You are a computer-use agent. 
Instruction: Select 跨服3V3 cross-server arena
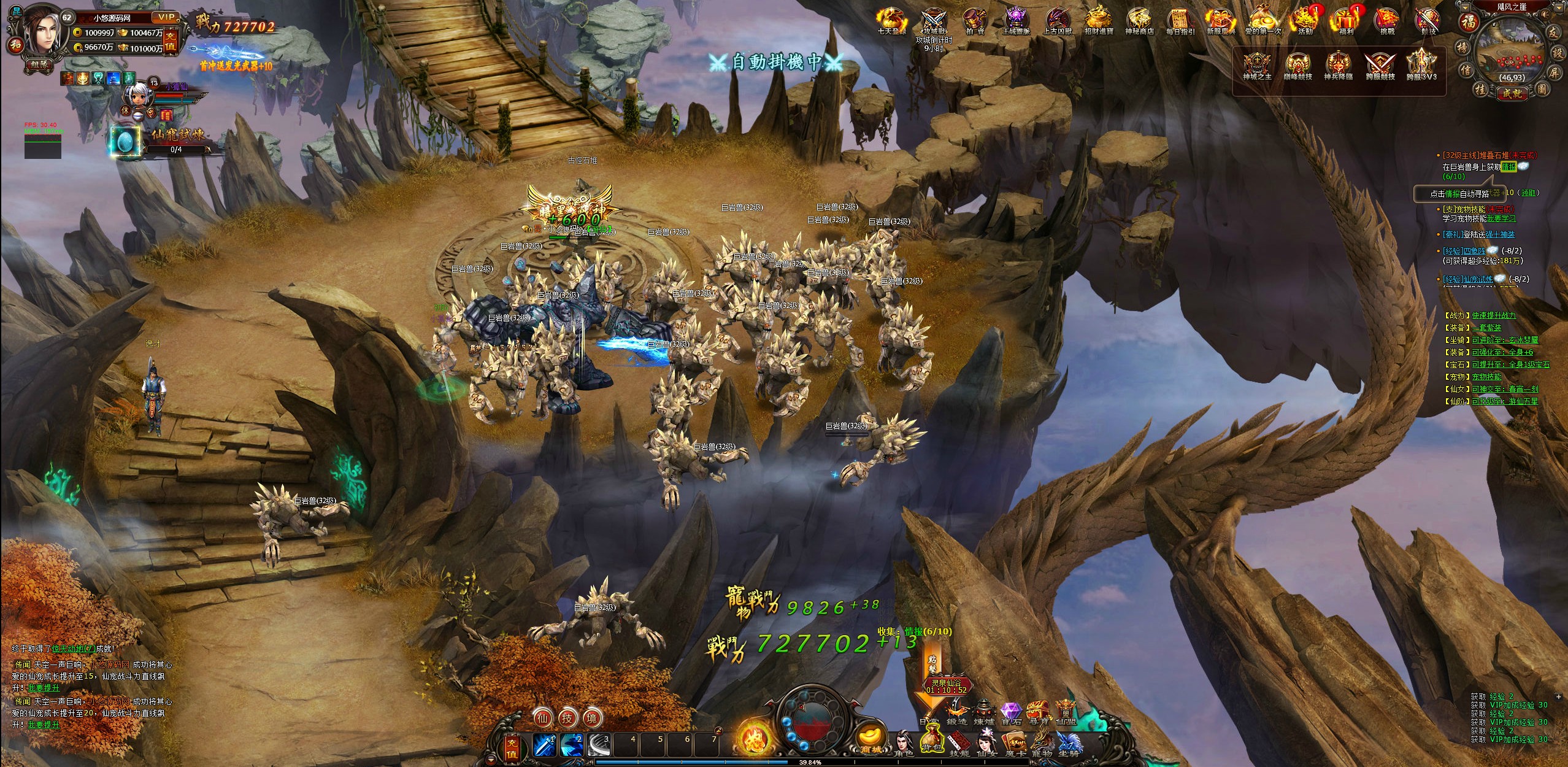coord(1421,66)
